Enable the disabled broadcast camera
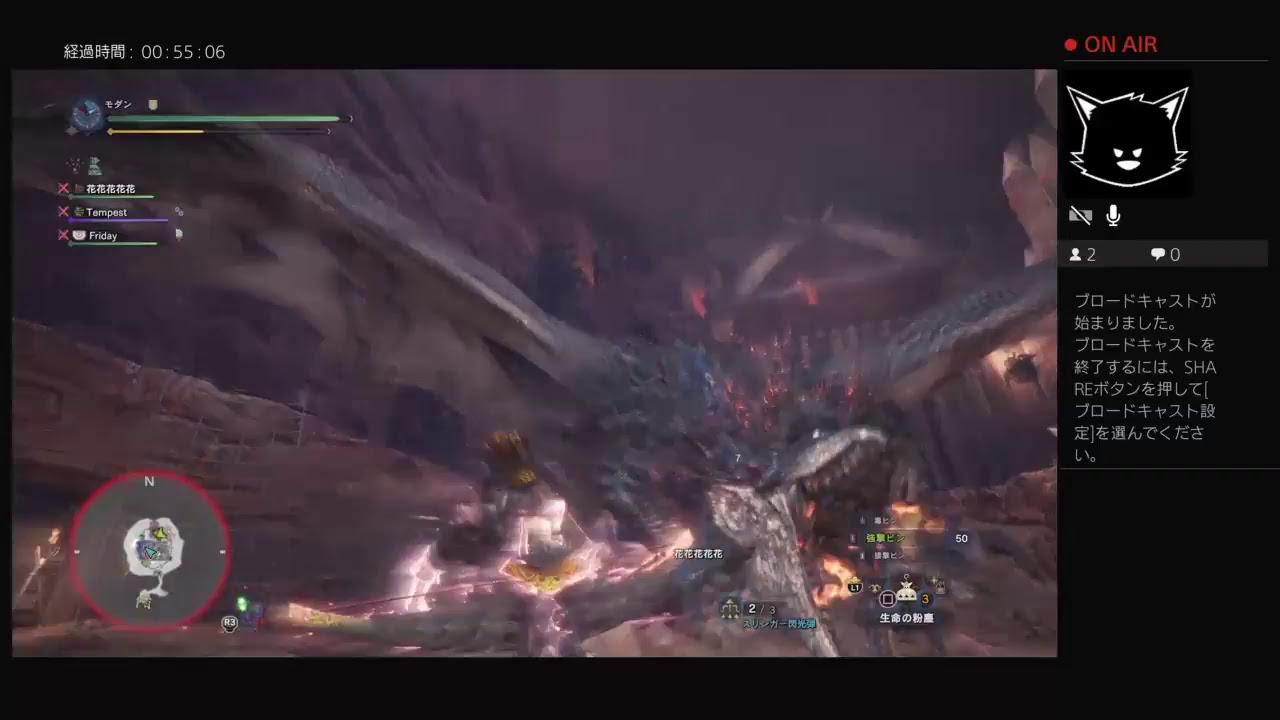Image resolution: width=1280 pixels, height=720 pixels. [1080, 214]
